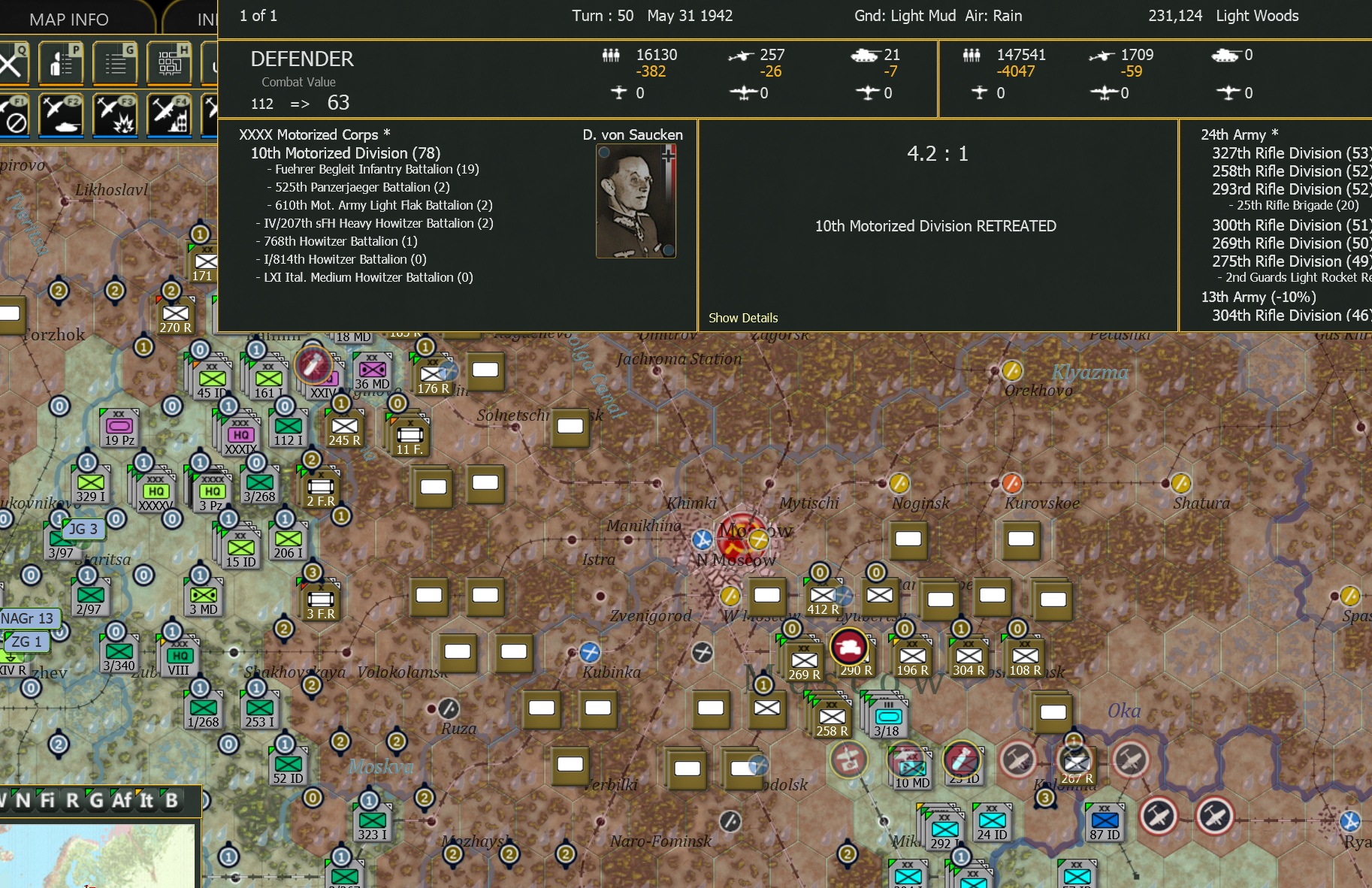The width and height of the screenshot is (1372, 888).
Task: Open the P unit report icon
Action: coord(61,63)
